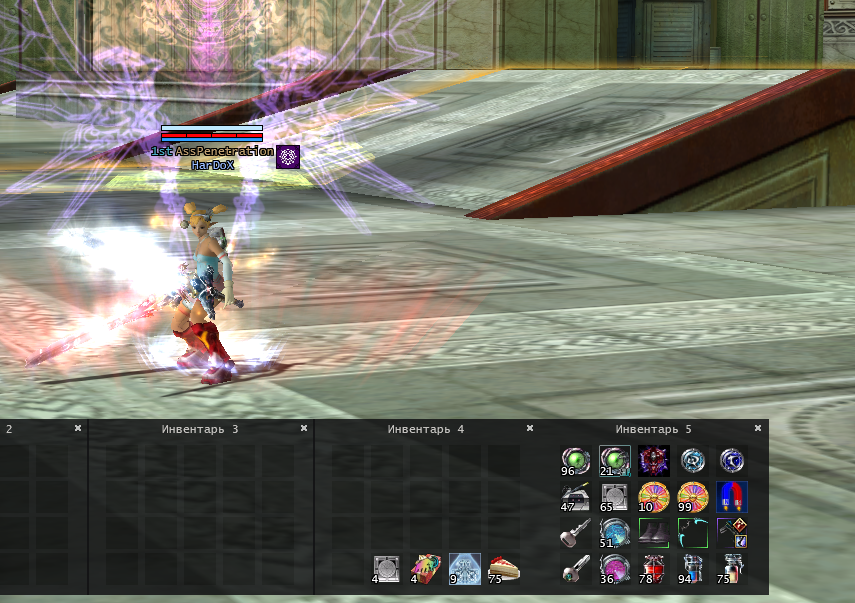Choose the fortune wheel stack of 99
This screenshot has height=603, width=855.
[x=692, y=496]
